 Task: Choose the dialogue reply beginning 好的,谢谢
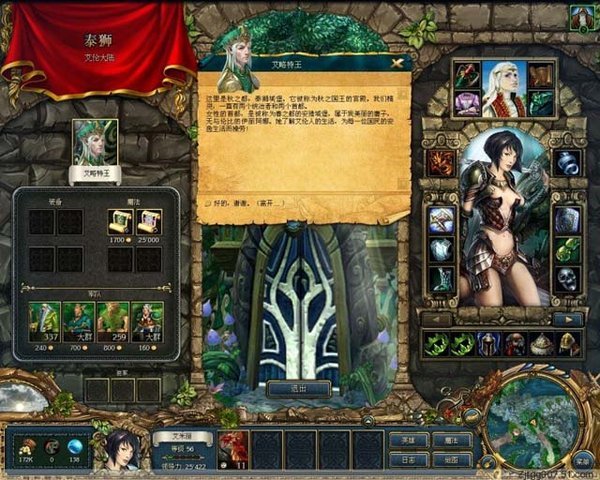click(249, 200)
